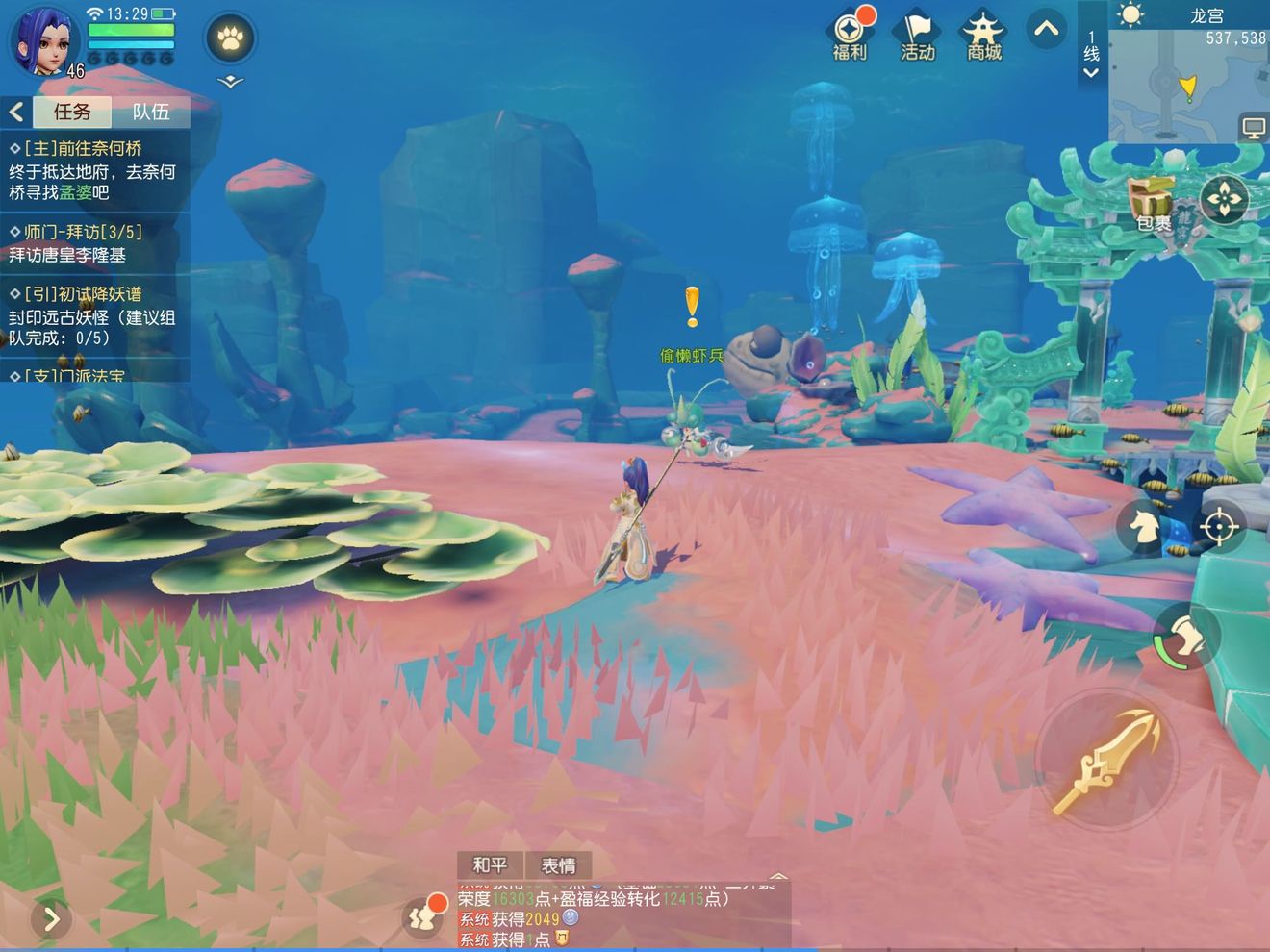The width and height of the screenshot is (1270, 952).
Task: Open the line 1 channel selector
Action: click(1091, 53)
